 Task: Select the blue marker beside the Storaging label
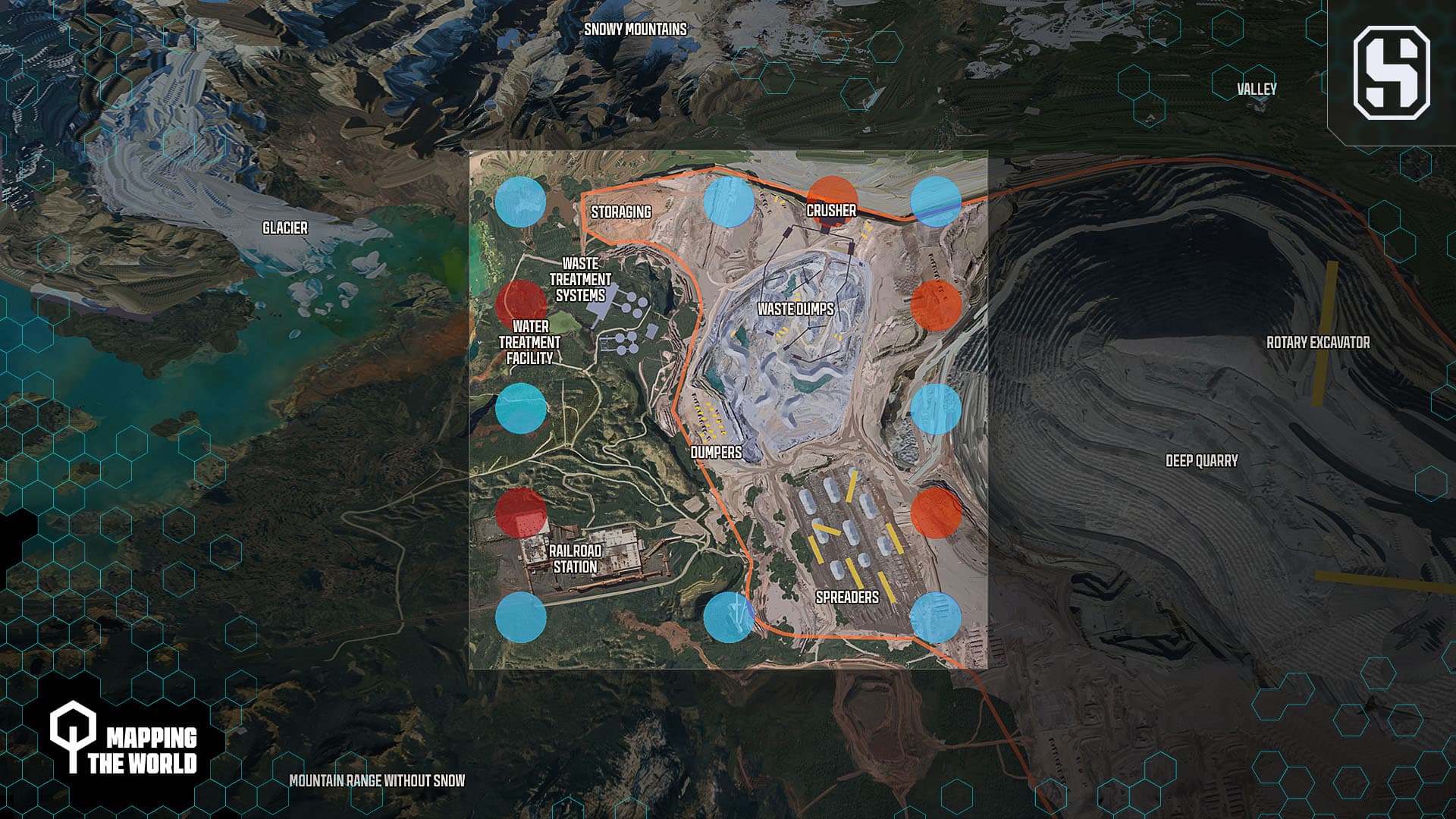[729, 202]
